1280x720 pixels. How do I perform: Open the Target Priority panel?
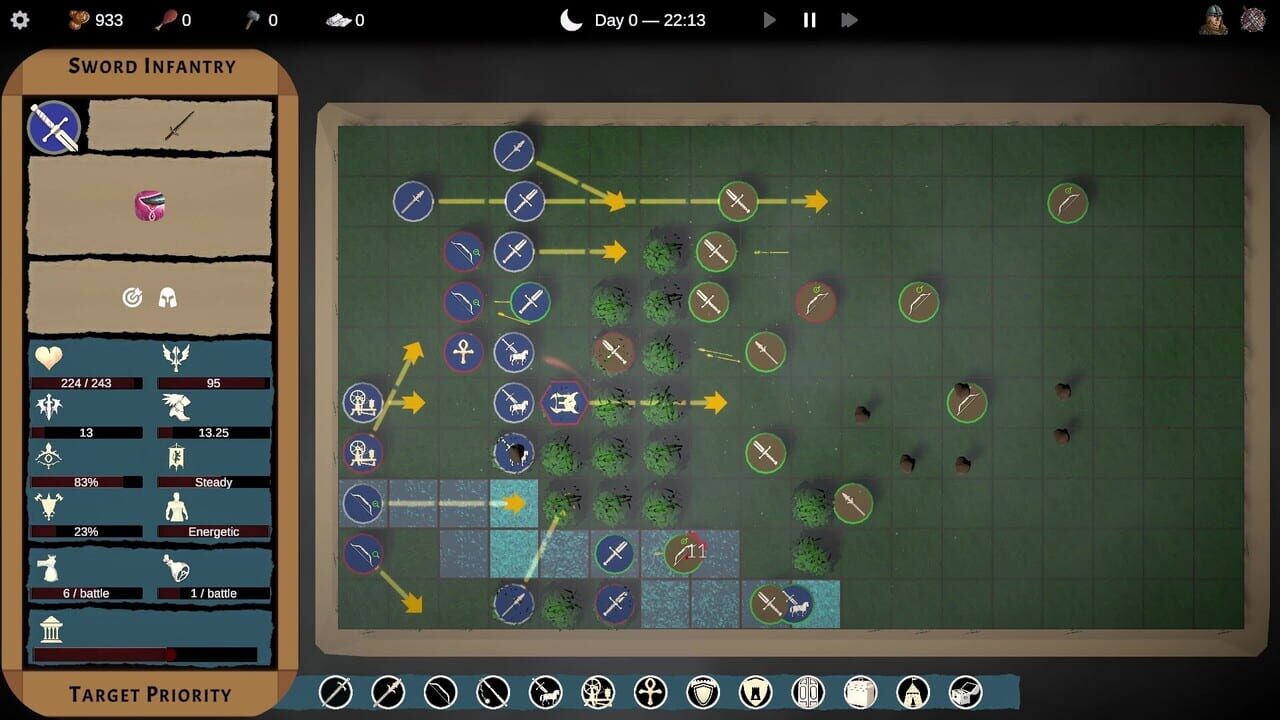pos(150,694)
